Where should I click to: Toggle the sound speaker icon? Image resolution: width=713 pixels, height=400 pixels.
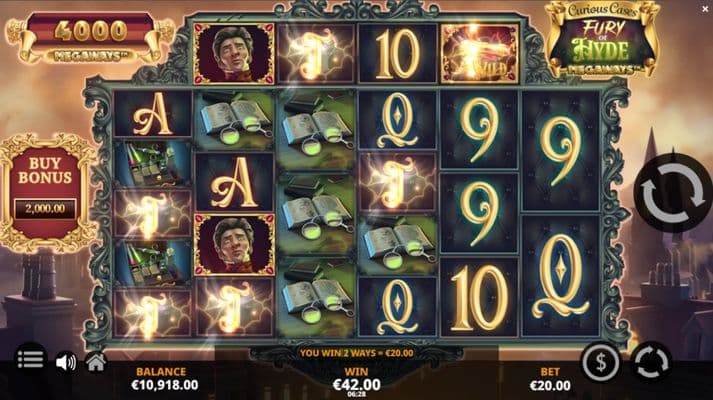coord(66,362)
